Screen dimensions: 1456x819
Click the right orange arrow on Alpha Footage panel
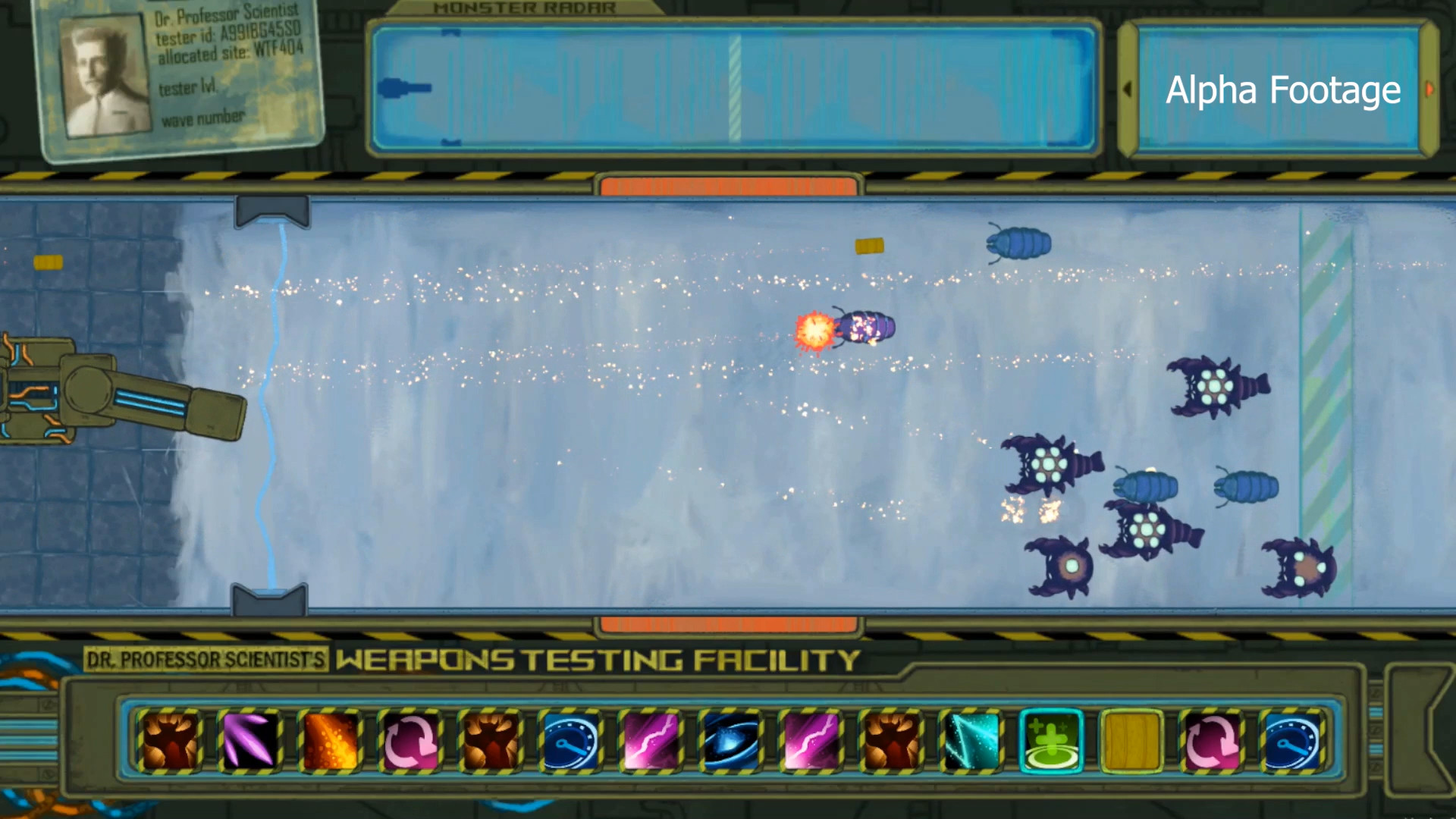(x=1429, y=89)
